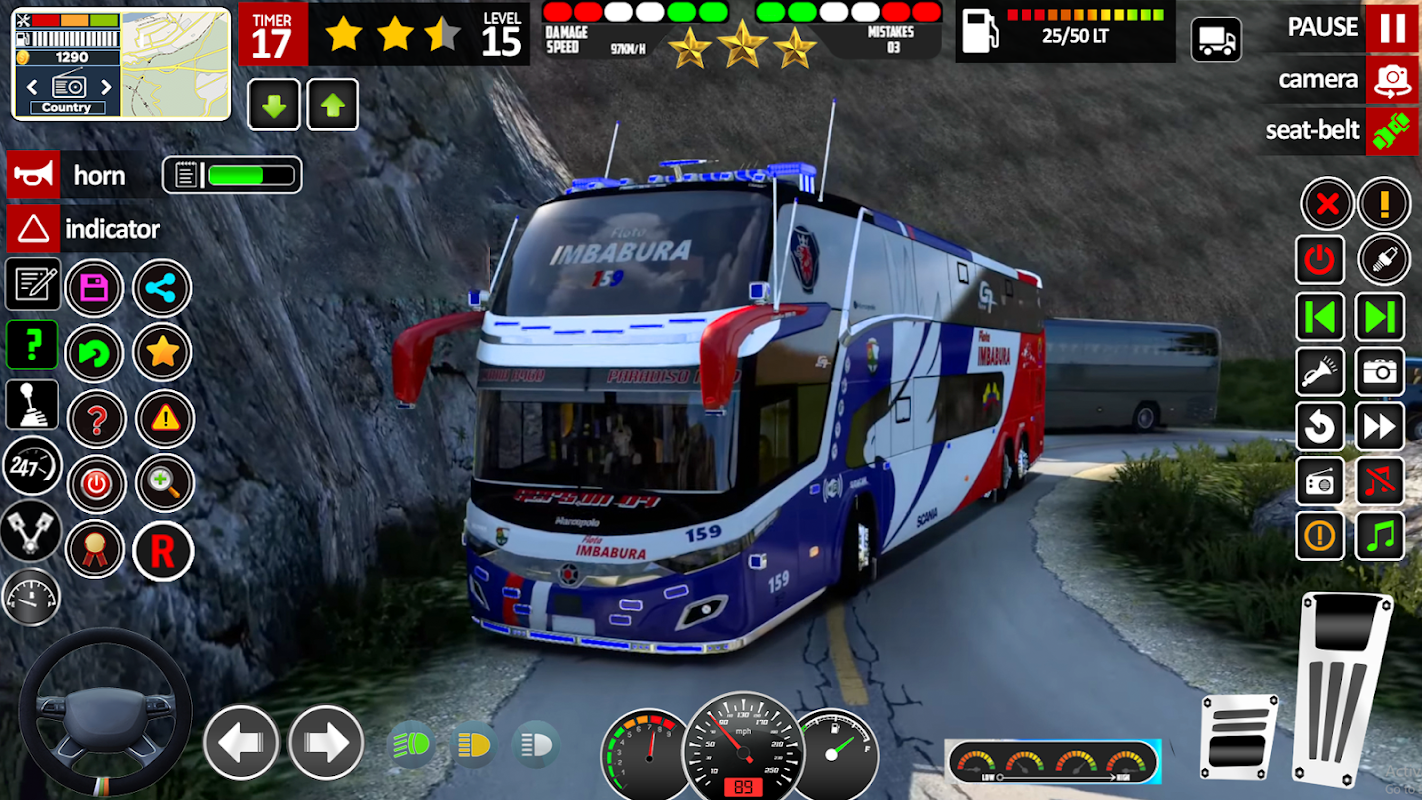Pause the game
1422x800 pixels.
click(1392, 27)
